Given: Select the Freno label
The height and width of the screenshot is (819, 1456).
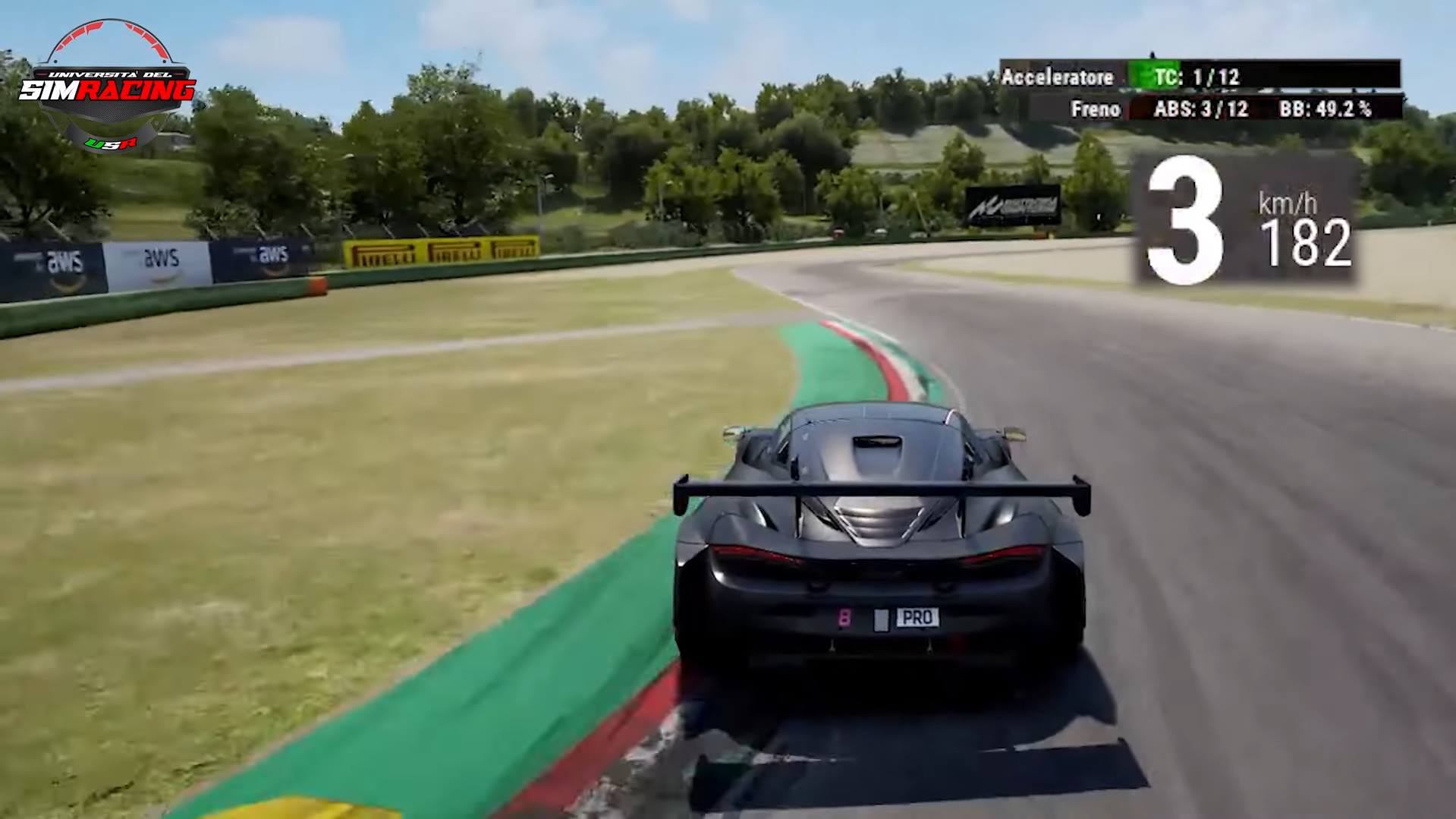Looking at the screenshot, I should click(1096, 109).
